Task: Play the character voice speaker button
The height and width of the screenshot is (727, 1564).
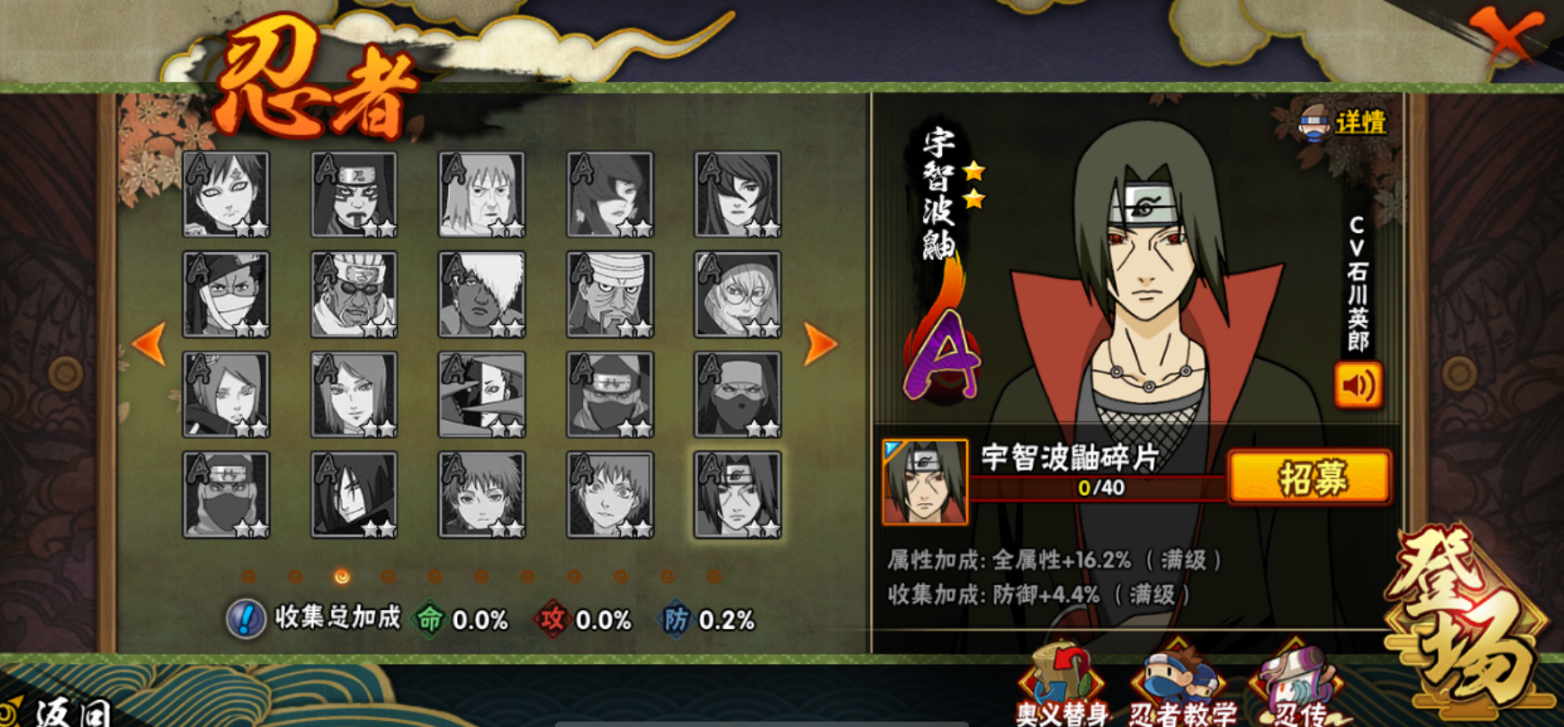Action: [x=1357, y=385]
